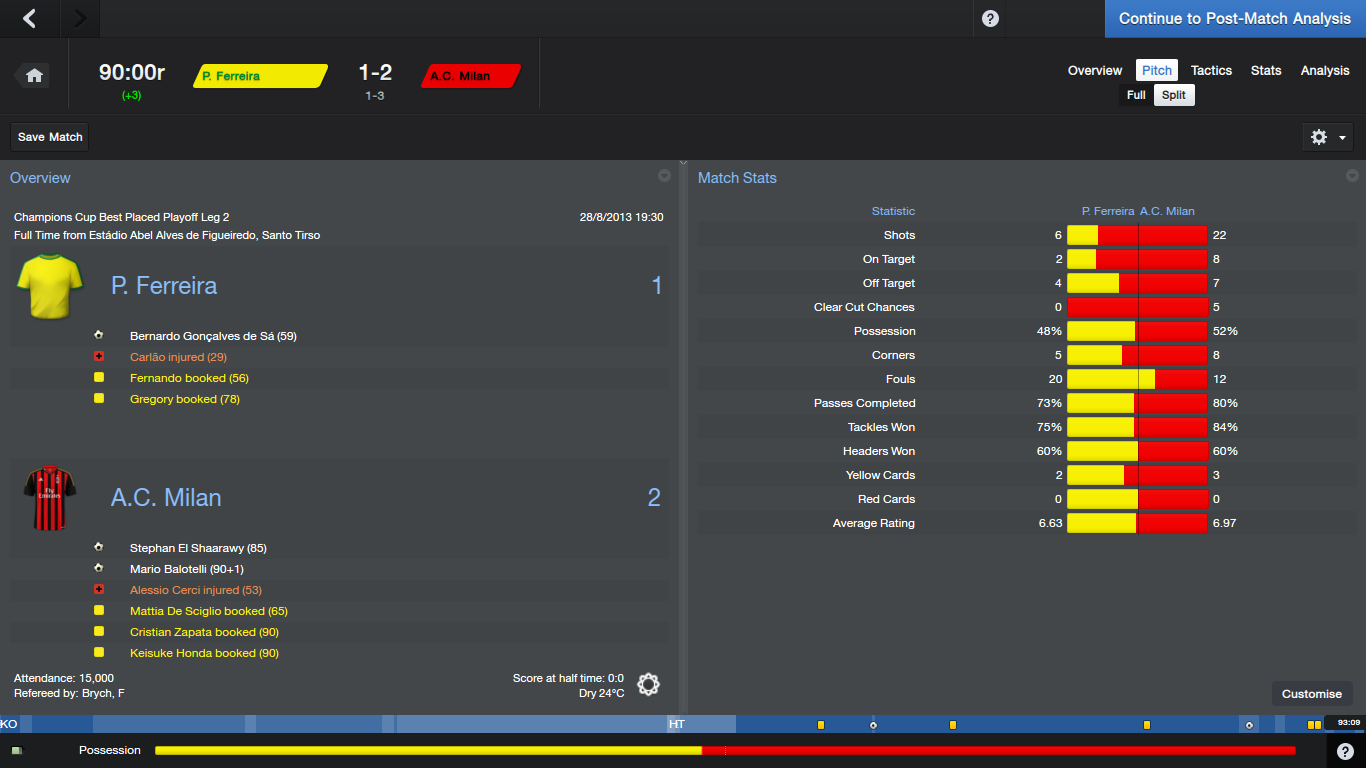Viewport: 1366px width, 768px height.
Task: Click the A.C. Milan team badge in header
Action: coord(470,76)
